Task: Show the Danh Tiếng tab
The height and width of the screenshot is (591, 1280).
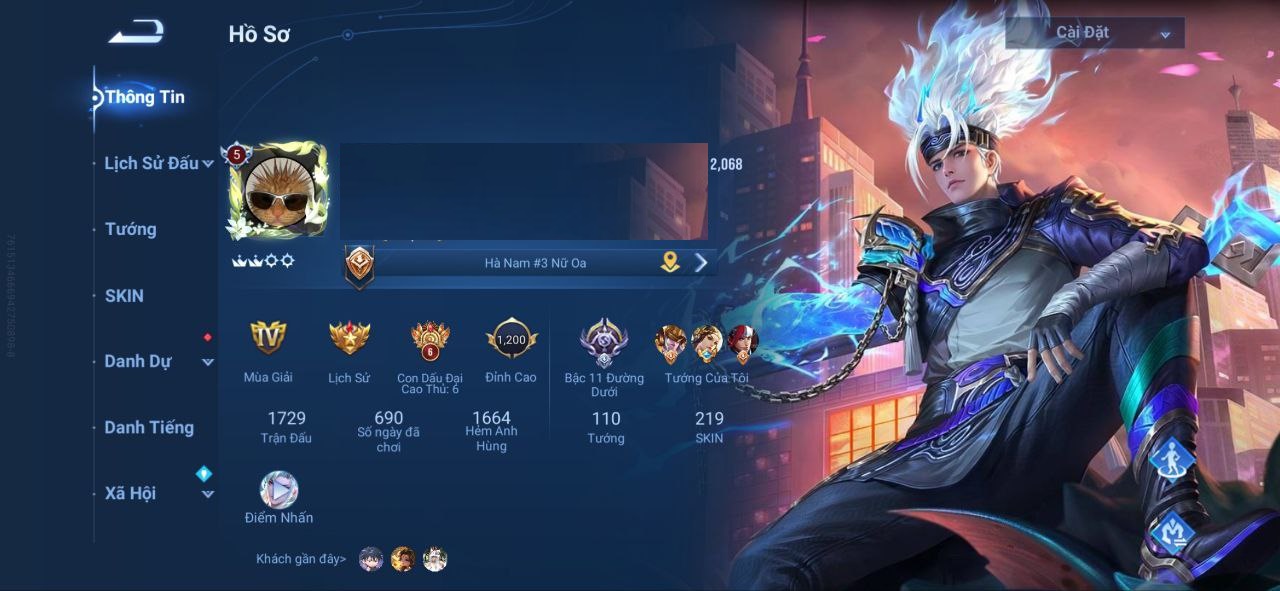Action: point(149,427)
